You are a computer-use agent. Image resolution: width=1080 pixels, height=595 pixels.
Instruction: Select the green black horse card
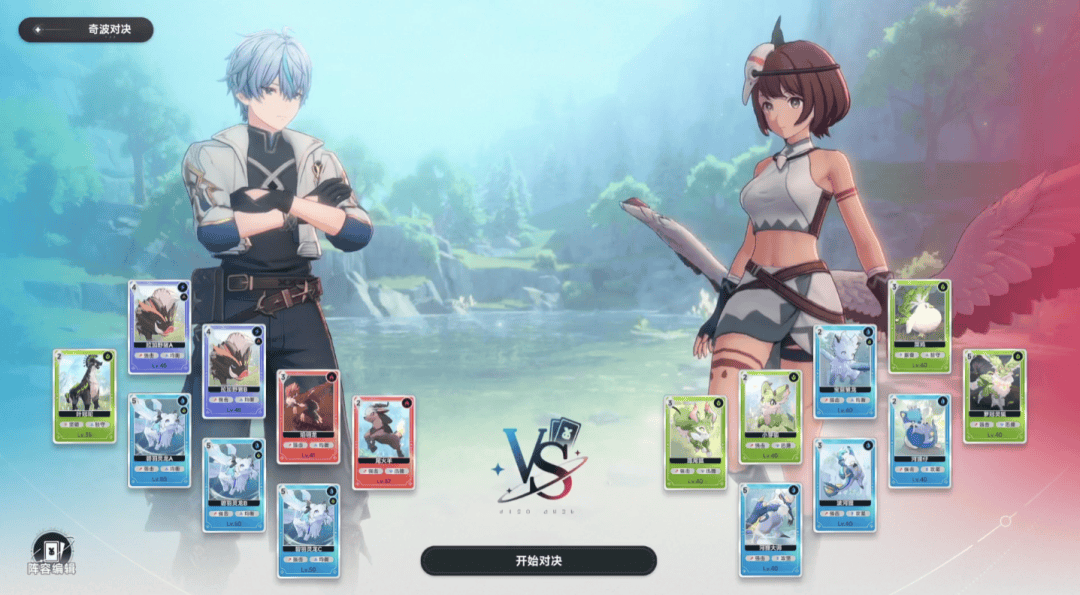84,396
